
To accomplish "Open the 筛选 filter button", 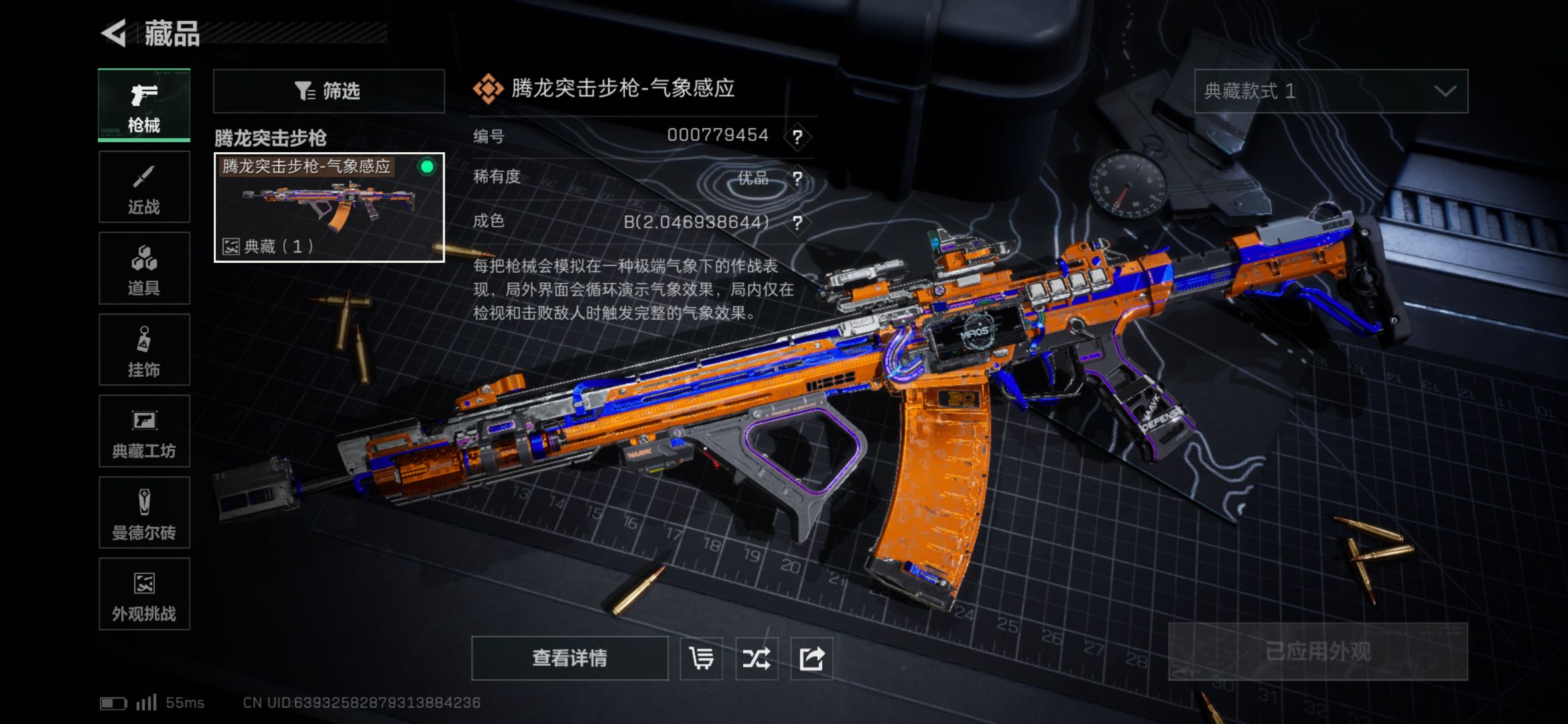I will point(328,90).
